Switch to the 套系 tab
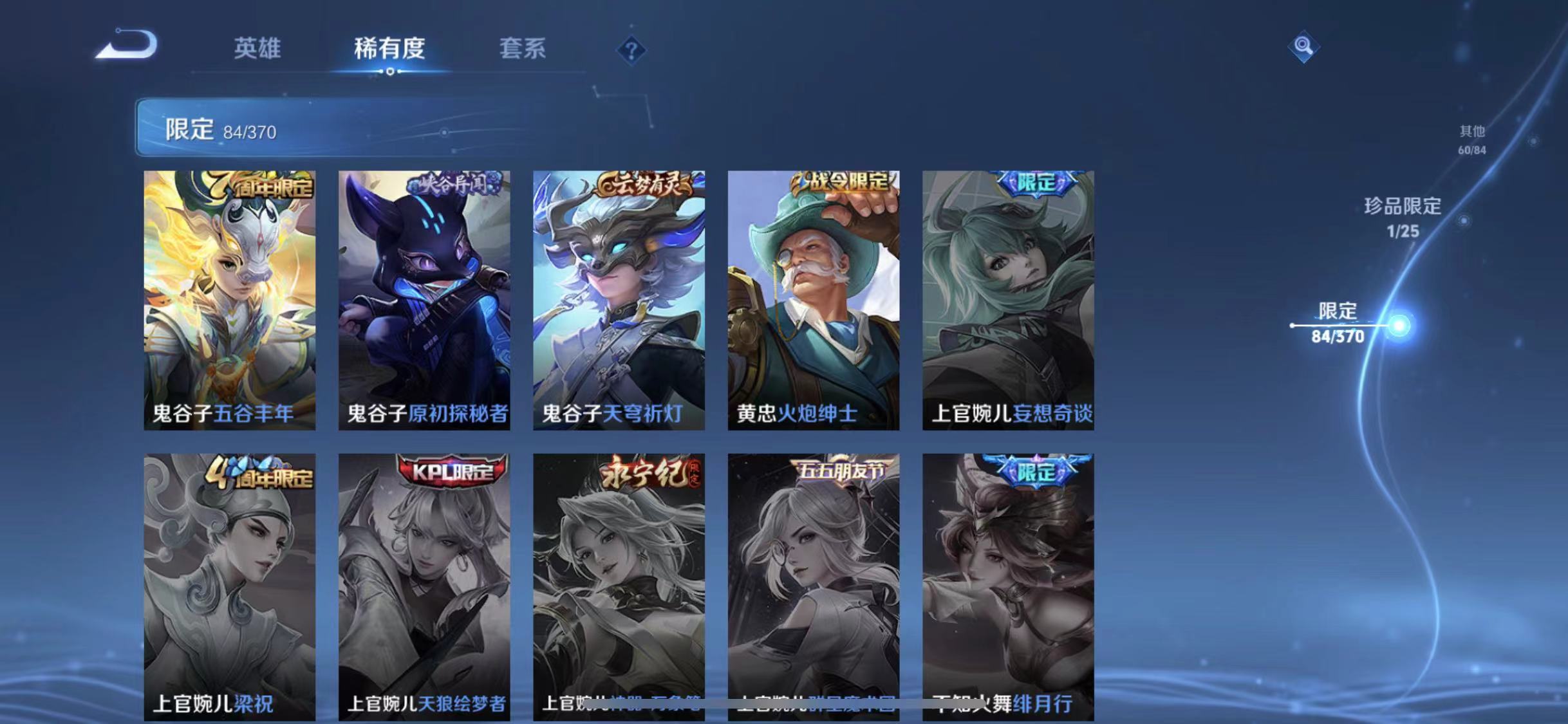 pos(523,50)
